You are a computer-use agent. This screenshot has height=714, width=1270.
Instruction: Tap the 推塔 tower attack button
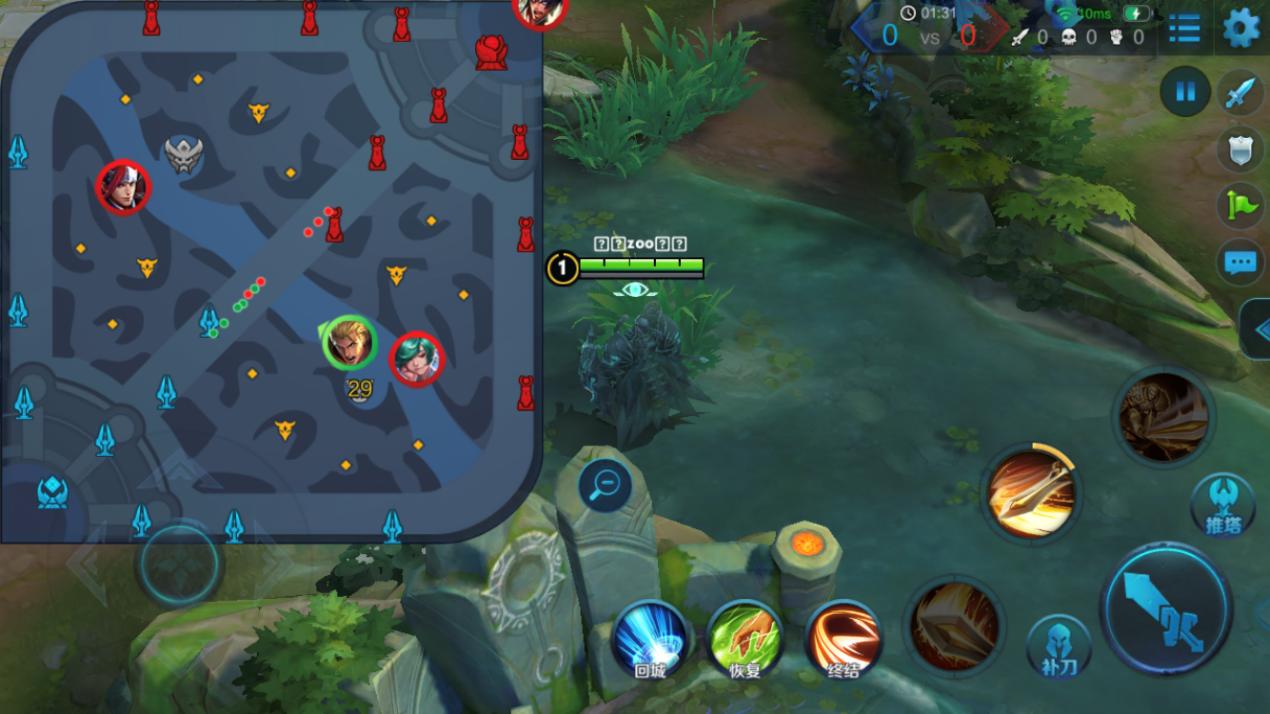pyautogui.click(x=1222, y=503)
